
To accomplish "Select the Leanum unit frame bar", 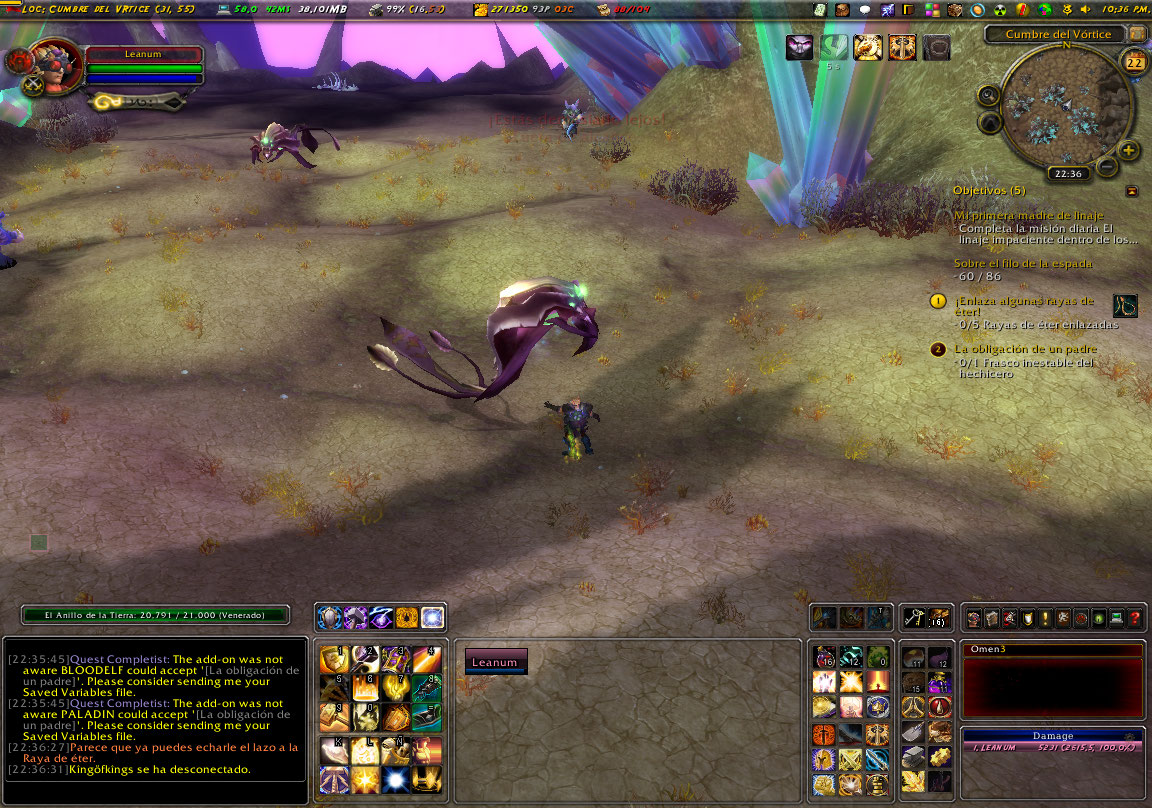I will tap(496, 662).
